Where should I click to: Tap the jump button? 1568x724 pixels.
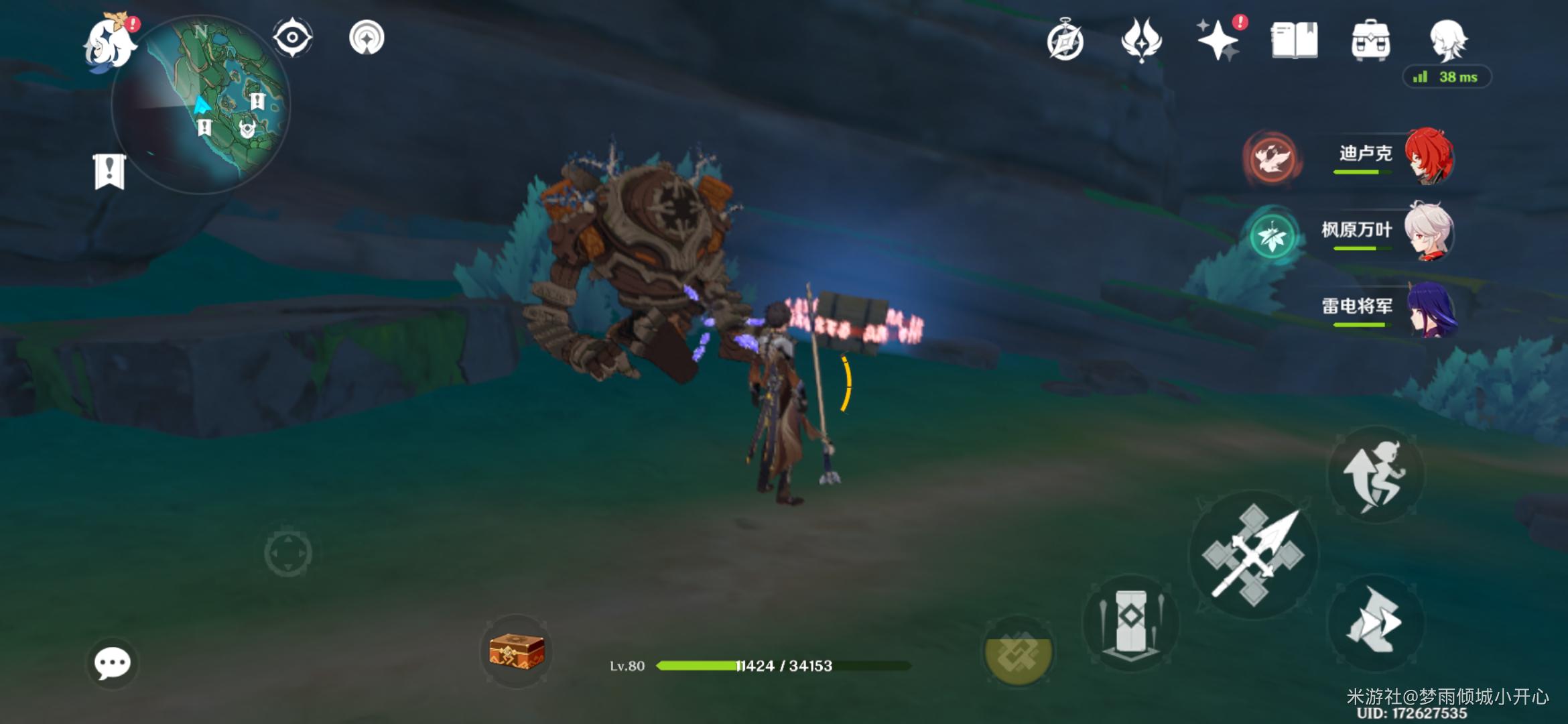1375,475
